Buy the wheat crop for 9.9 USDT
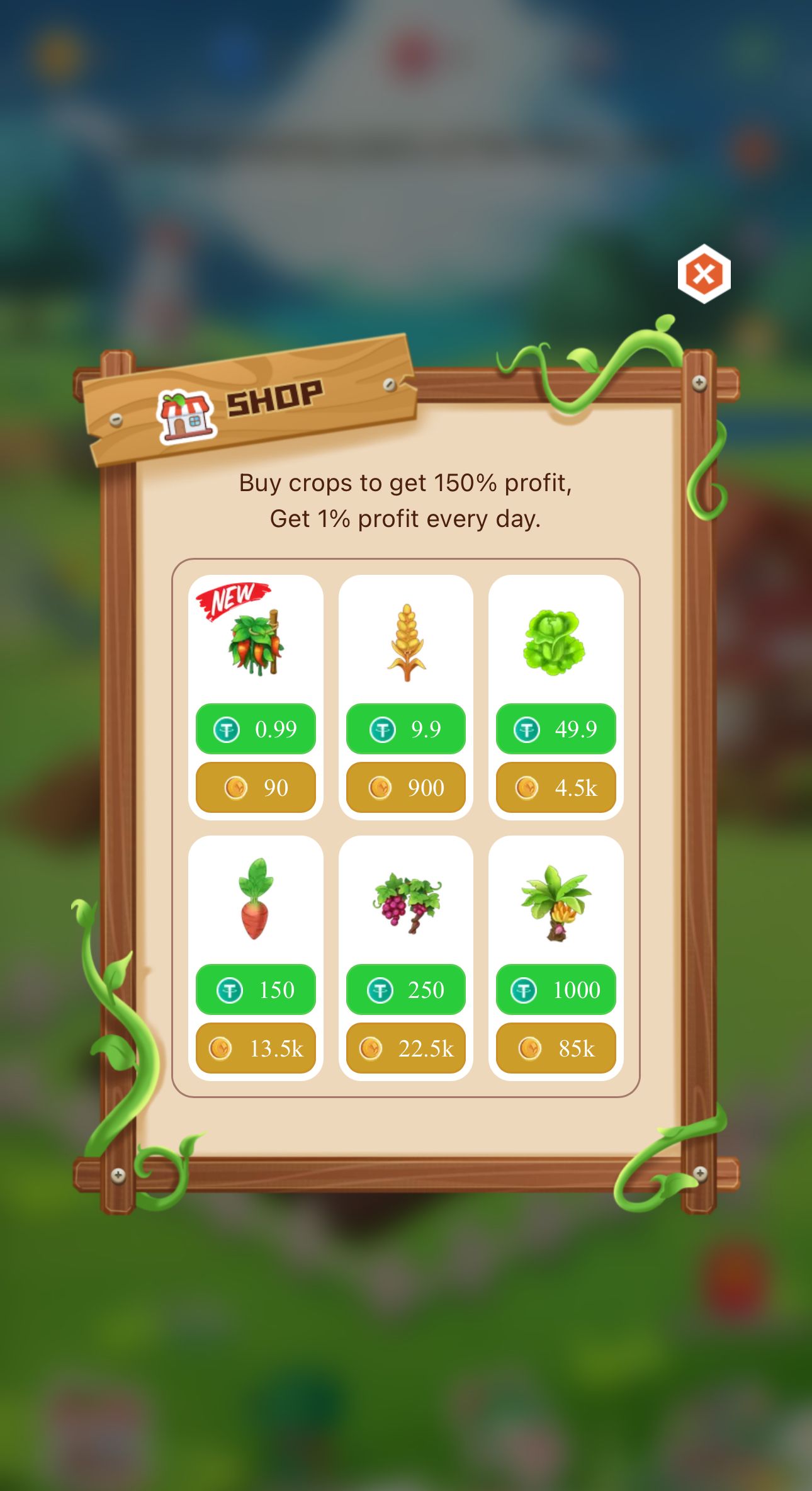The width and height of the screenshot is (812, 1491). pos(405,728)
